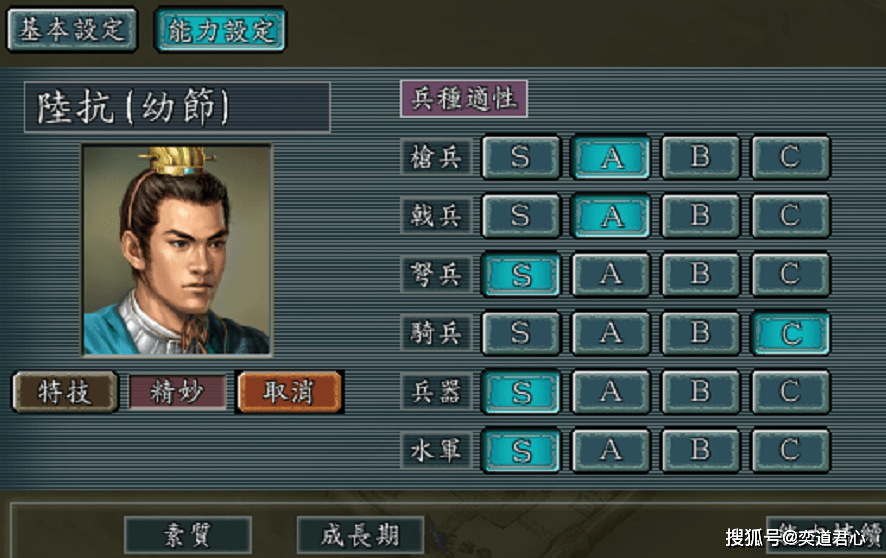The width and height of the screenshot is (886, 558).
Task: Click the 特技 button
Action: pyautogui.click(x=65, y=392)
